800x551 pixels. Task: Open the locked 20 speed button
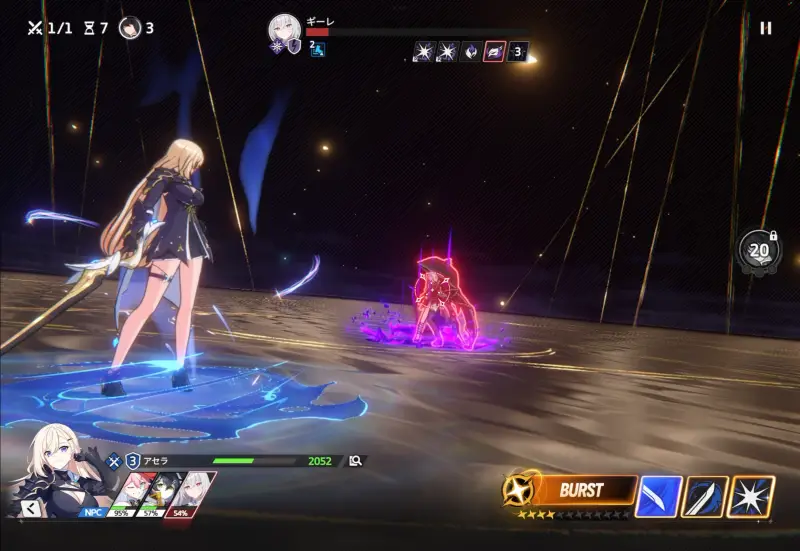(758, 251)
